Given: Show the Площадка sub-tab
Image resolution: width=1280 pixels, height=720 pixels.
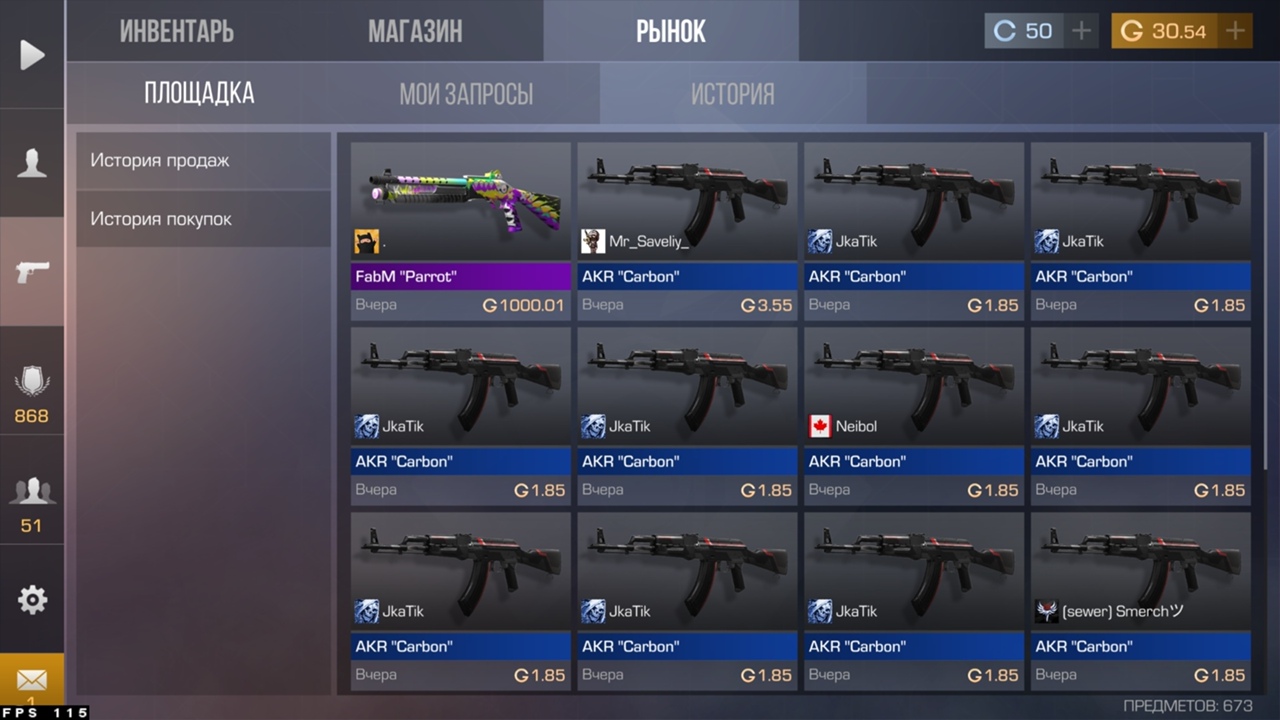Looking at the screenshot, I should (199, 94).
